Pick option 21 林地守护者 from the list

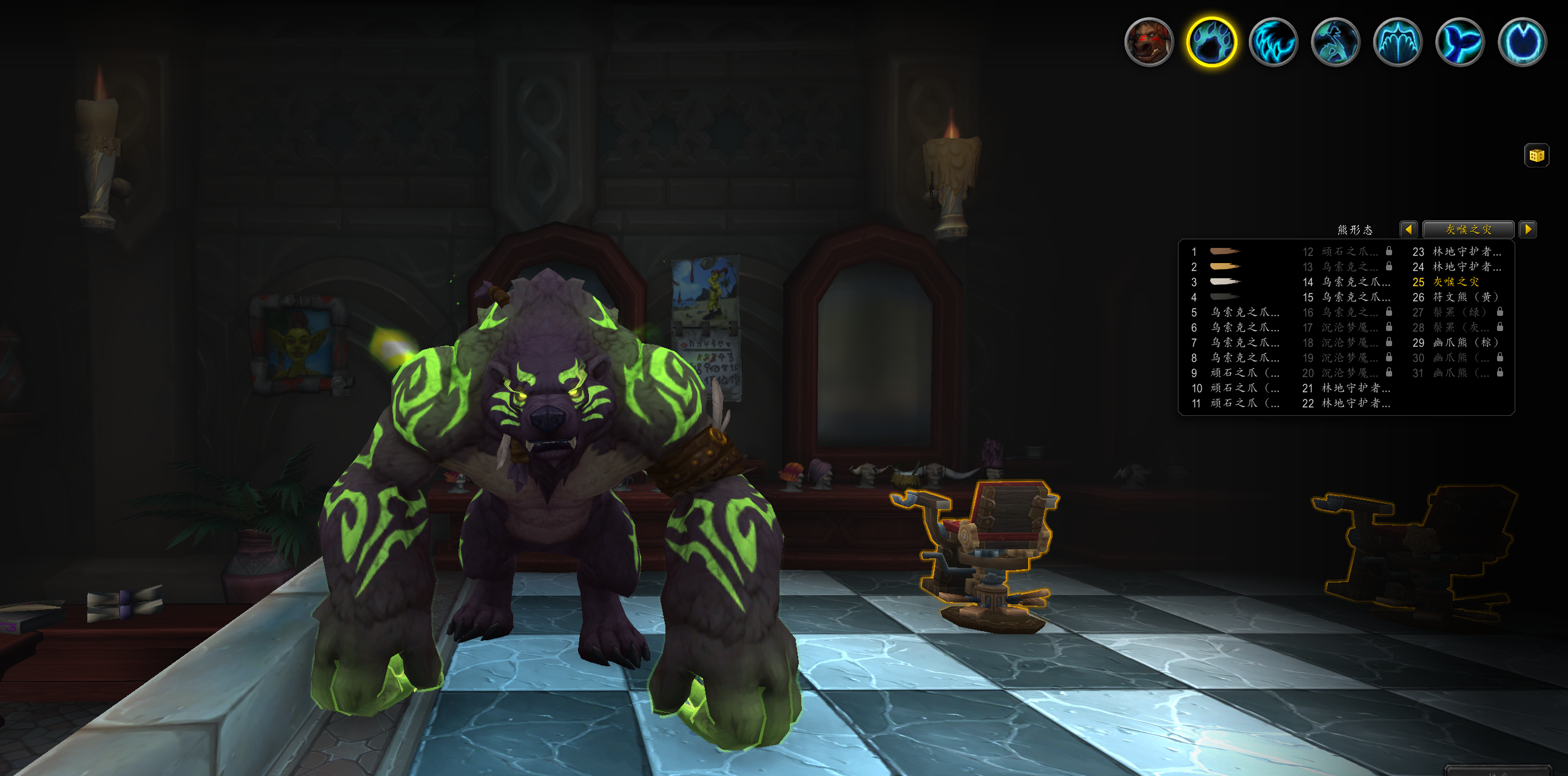pos(1355,388)
